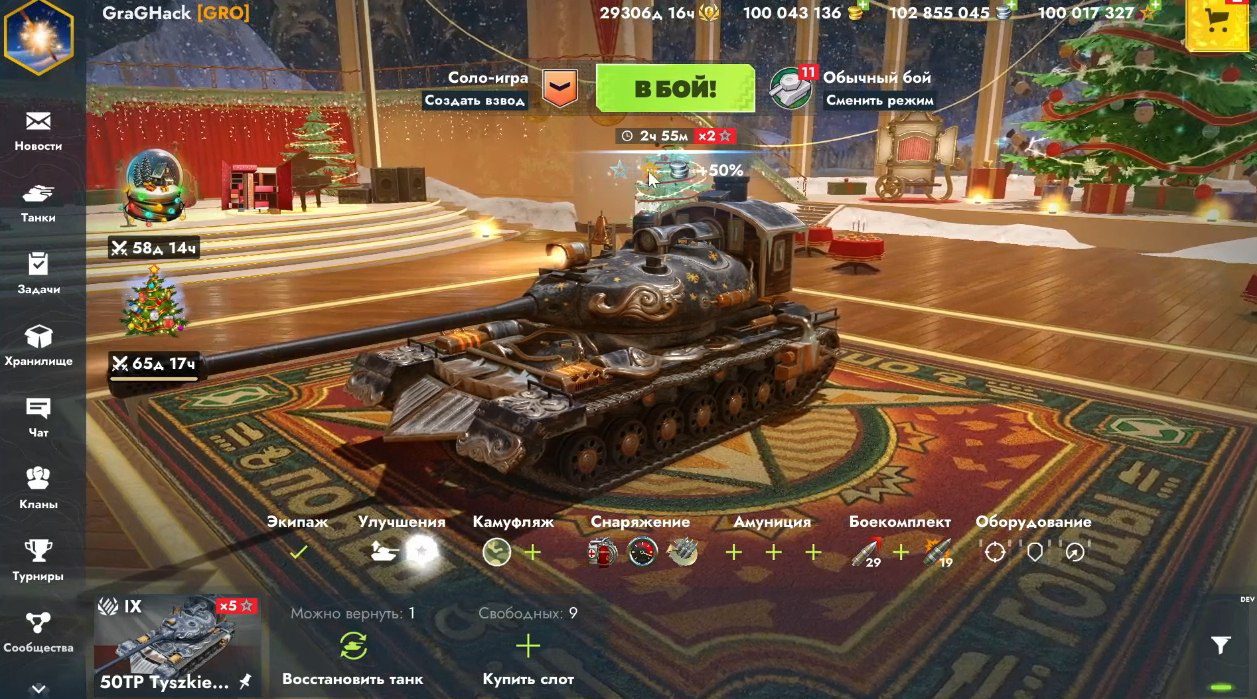
Task: Open the Турниры tournaments menu
Action: pyautogui.click(x=38, y=561)
